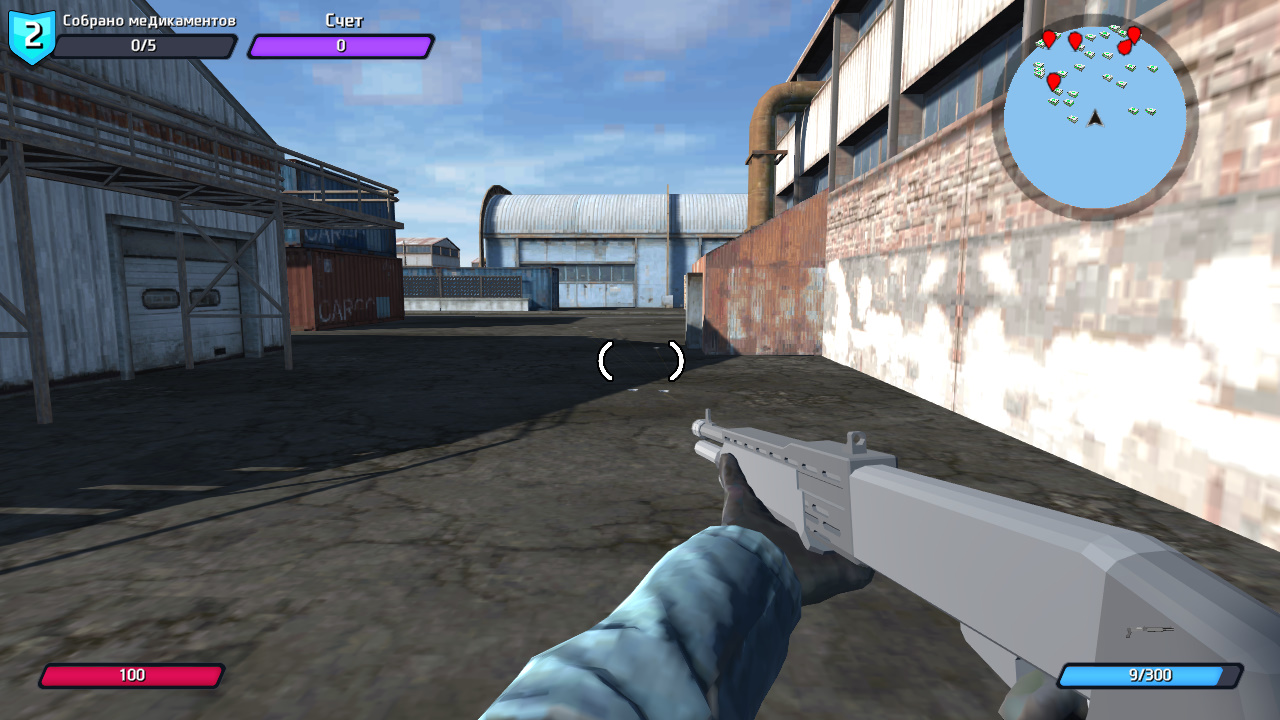Click the 'Счет' score header

pyautogui.click(x=343, y=19)
